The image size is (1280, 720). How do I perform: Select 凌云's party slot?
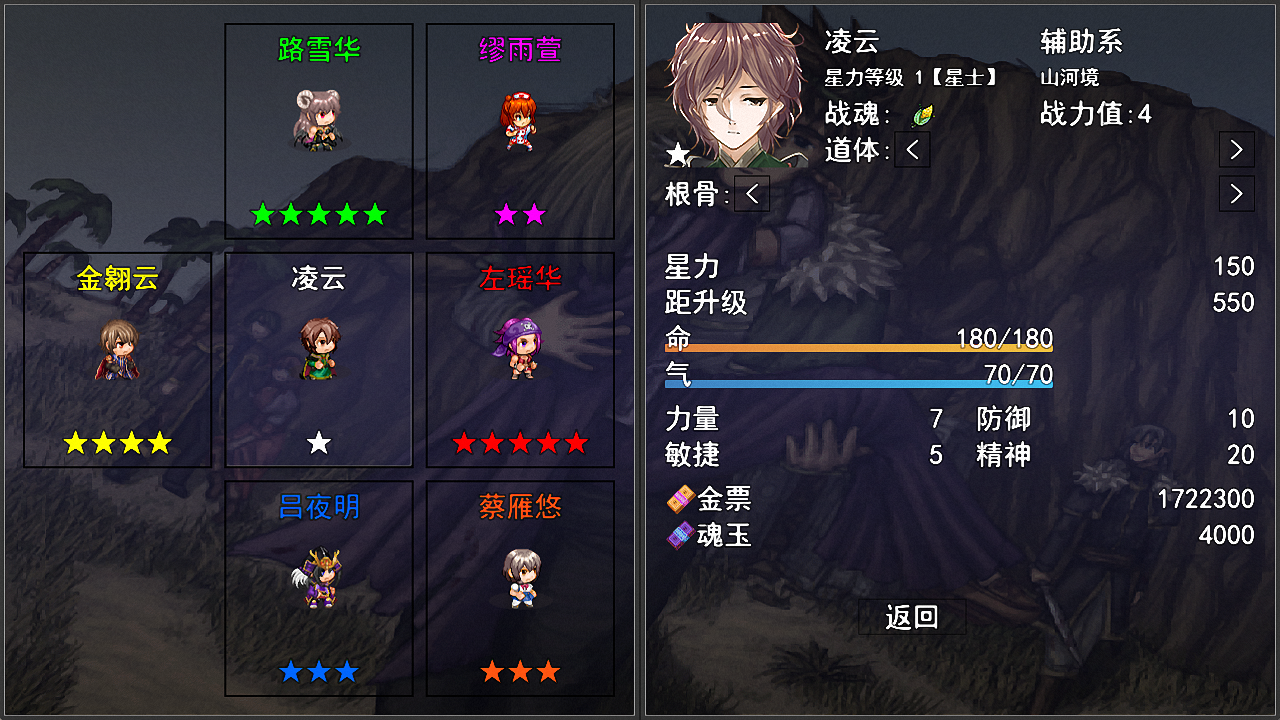click(318, 360)
